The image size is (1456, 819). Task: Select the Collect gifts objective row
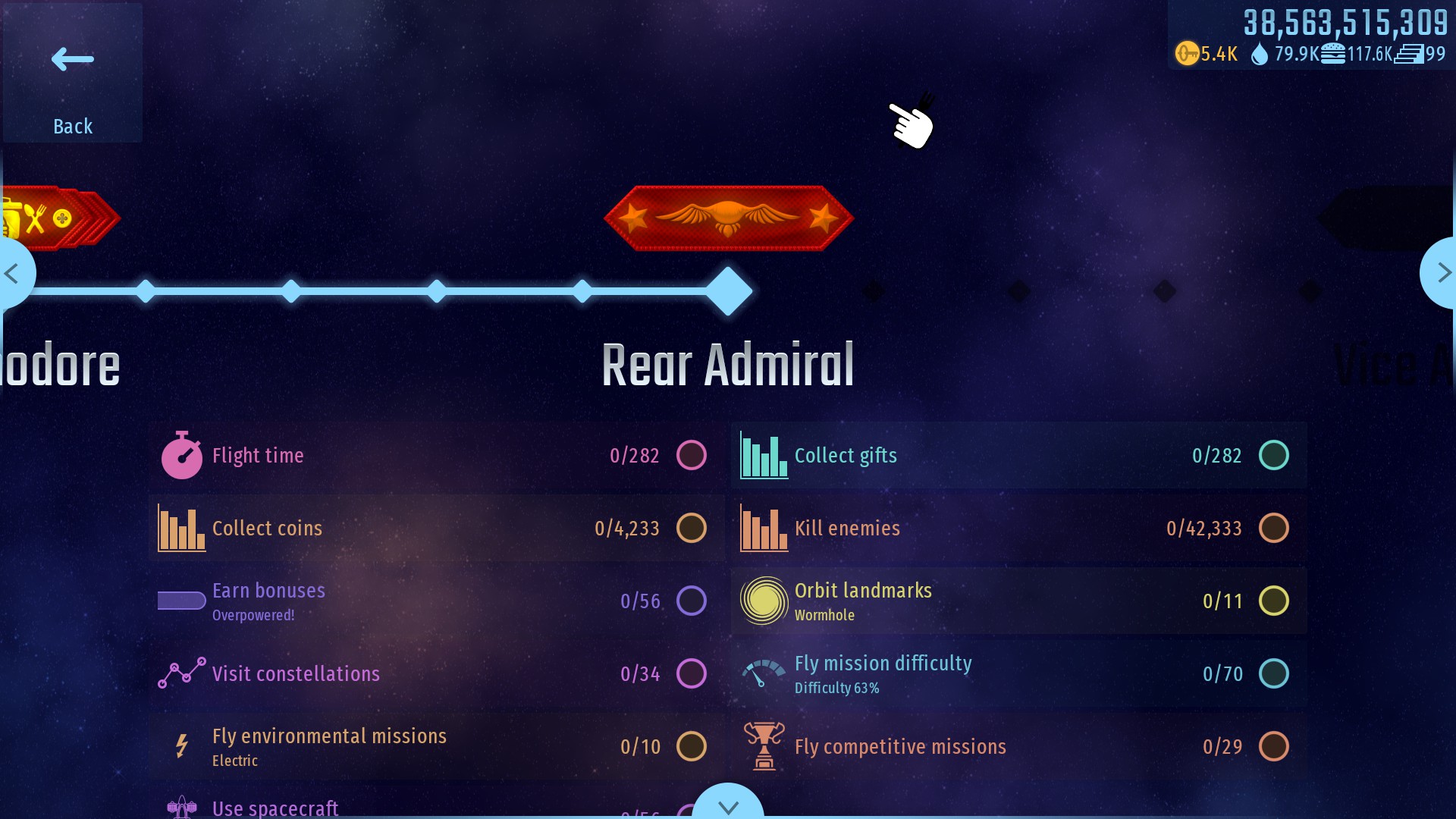point(1018,456)
